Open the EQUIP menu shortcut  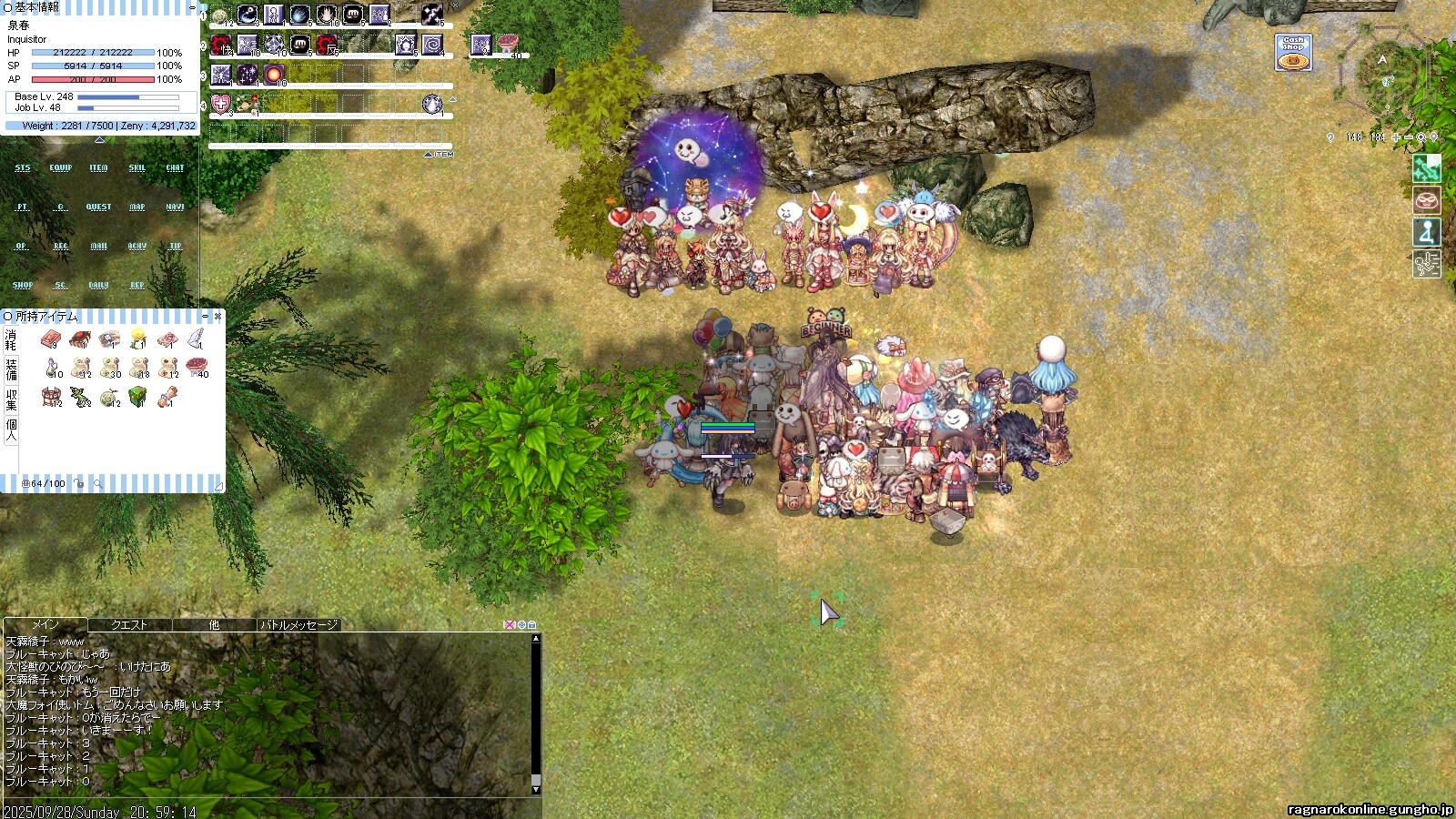tap(61, 168)
